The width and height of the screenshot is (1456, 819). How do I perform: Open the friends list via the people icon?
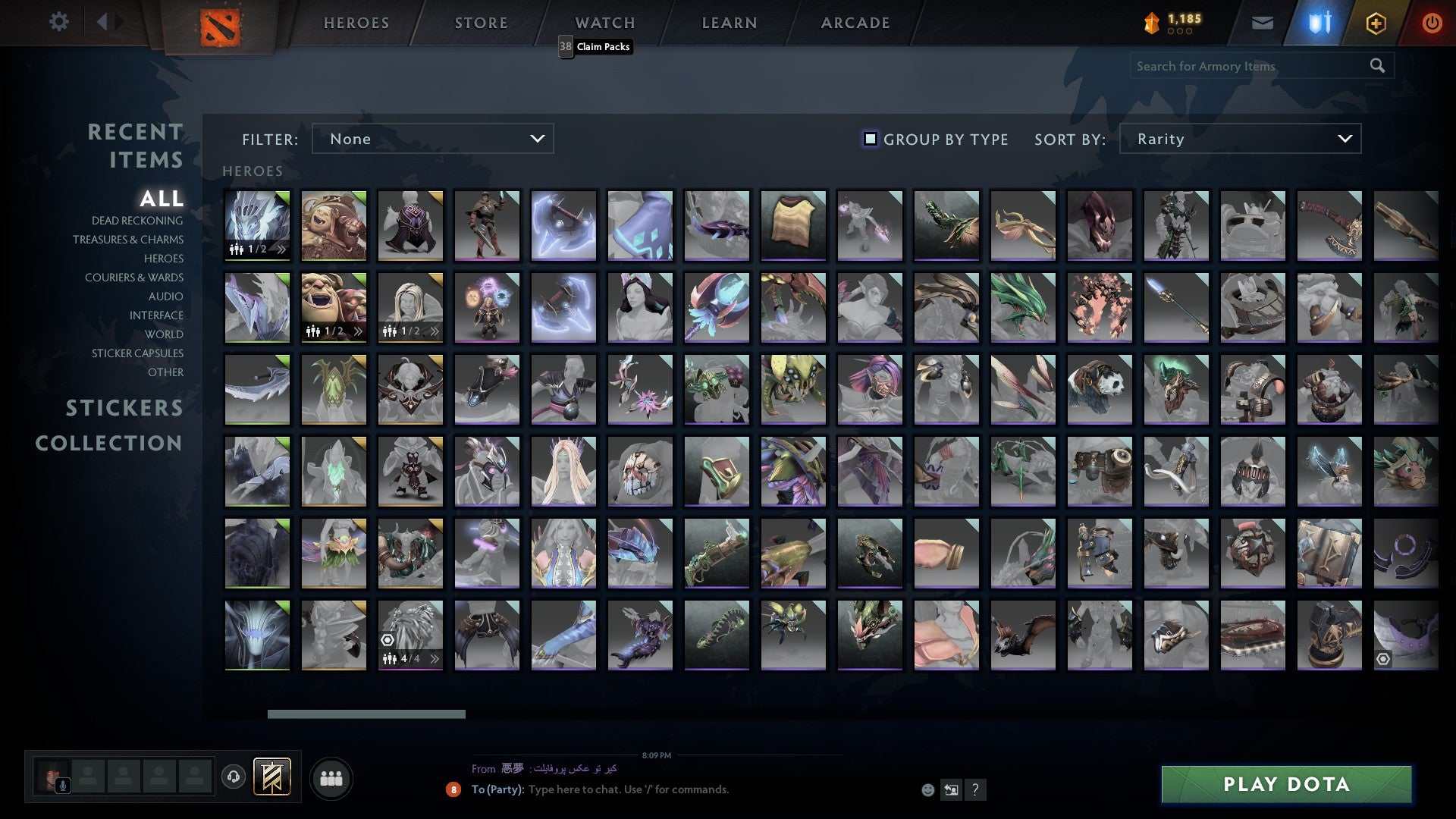point(331,778)
